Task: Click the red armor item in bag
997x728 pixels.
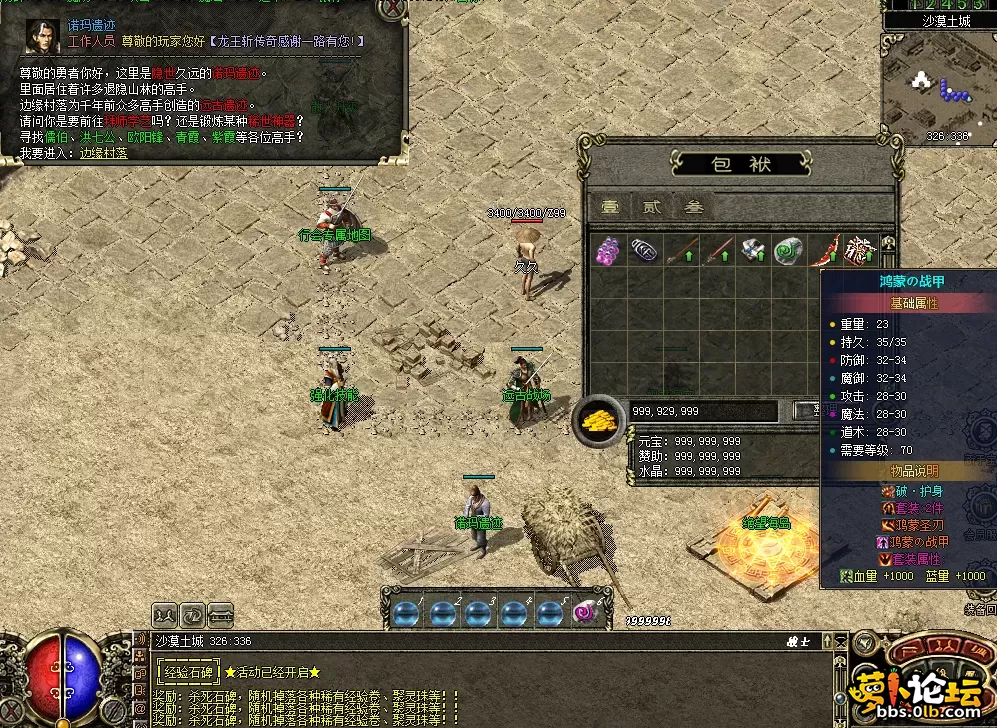Action: 860,248
